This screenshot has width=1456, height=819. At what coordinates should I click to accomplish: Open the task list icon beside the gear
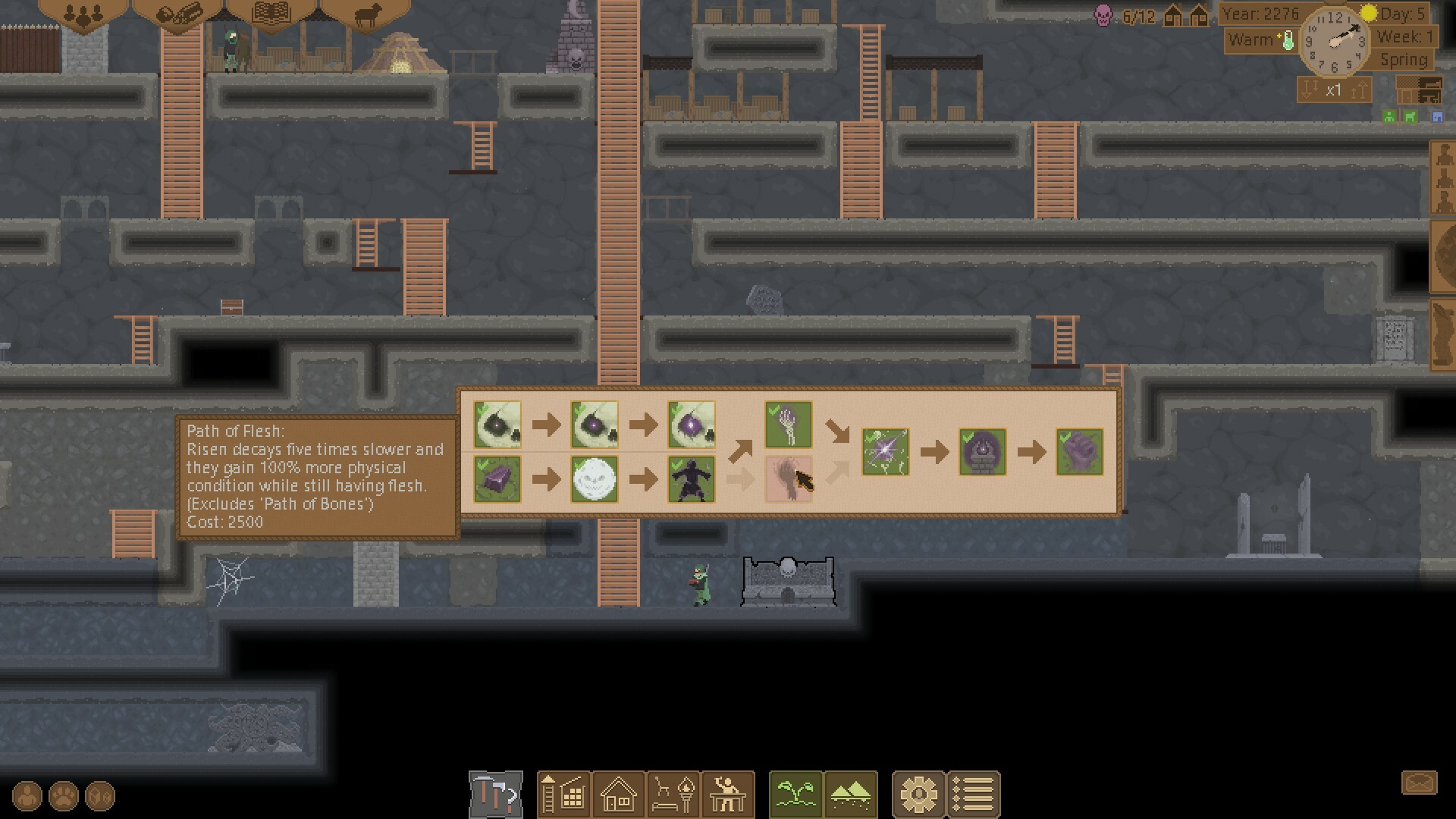[974, 794]
